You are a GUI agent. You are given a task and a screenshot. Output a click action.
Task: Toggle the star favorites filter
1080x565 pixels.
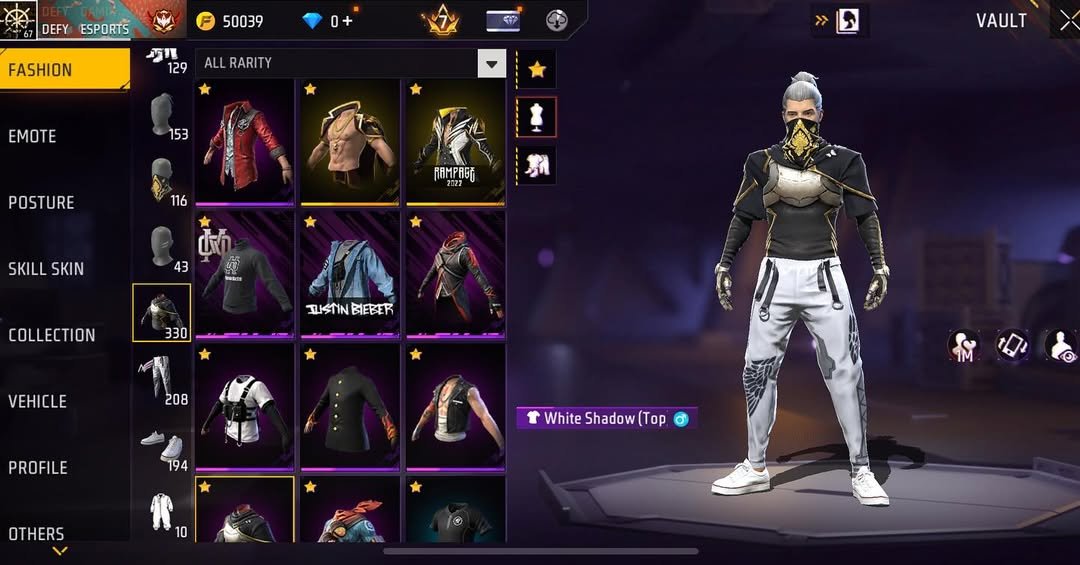point(537,69)
